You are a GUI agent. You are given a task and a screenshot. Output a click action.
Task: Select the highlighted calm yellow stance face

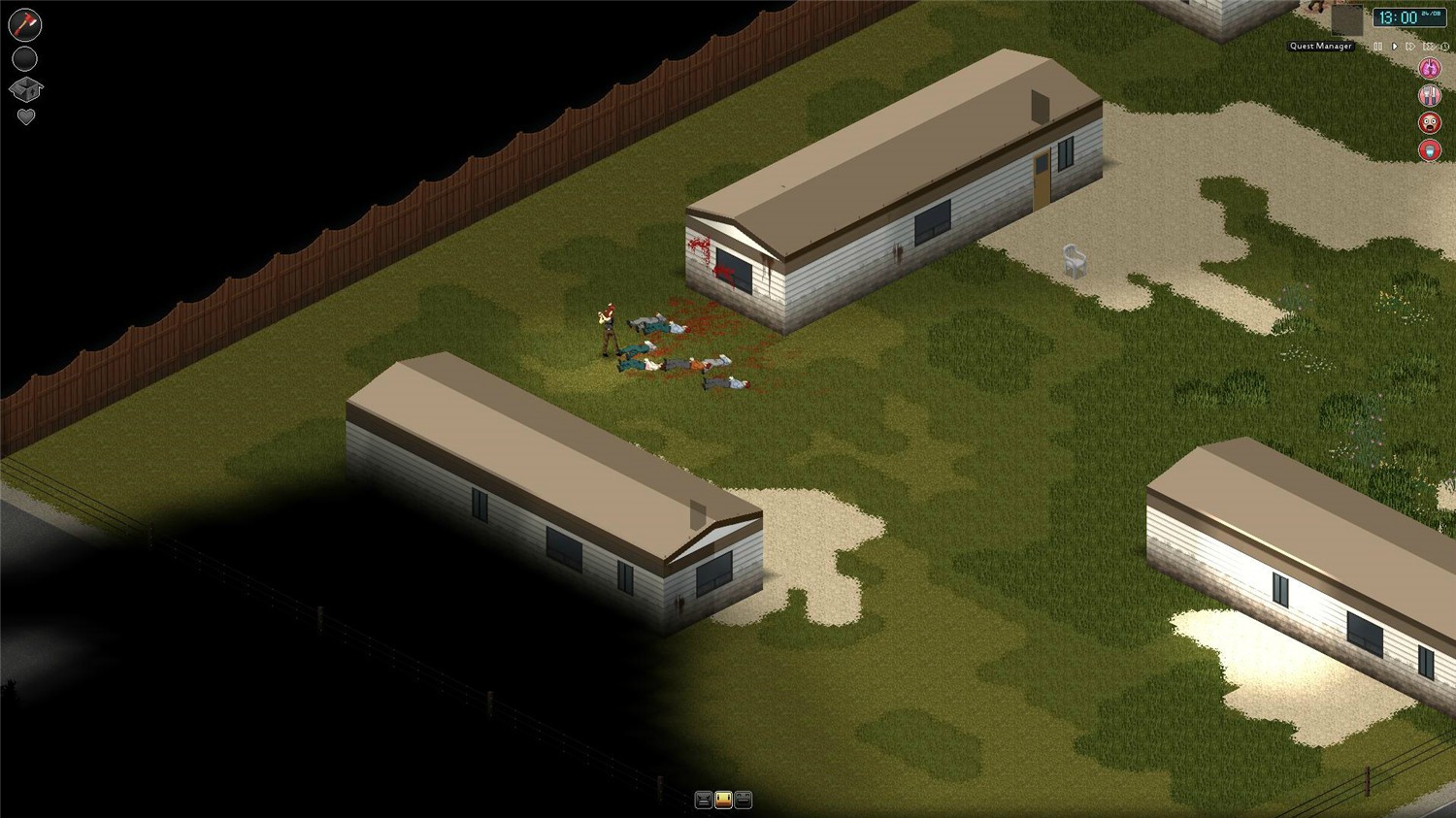pos(723,799)
